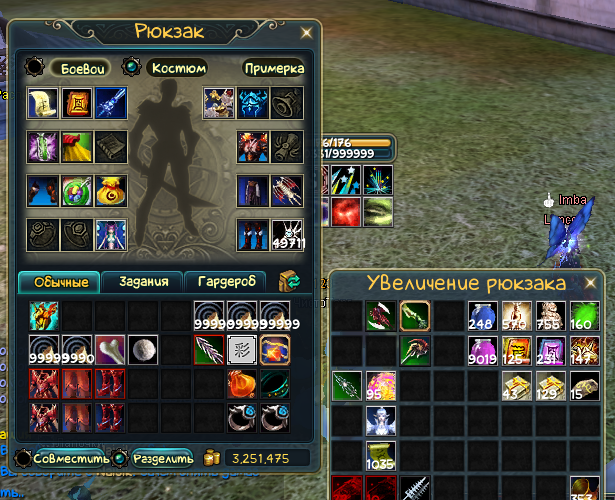The width and height of the screenshot is (615, 500).
Task: Select the white snowball item slot
Action: coord(144,350)
